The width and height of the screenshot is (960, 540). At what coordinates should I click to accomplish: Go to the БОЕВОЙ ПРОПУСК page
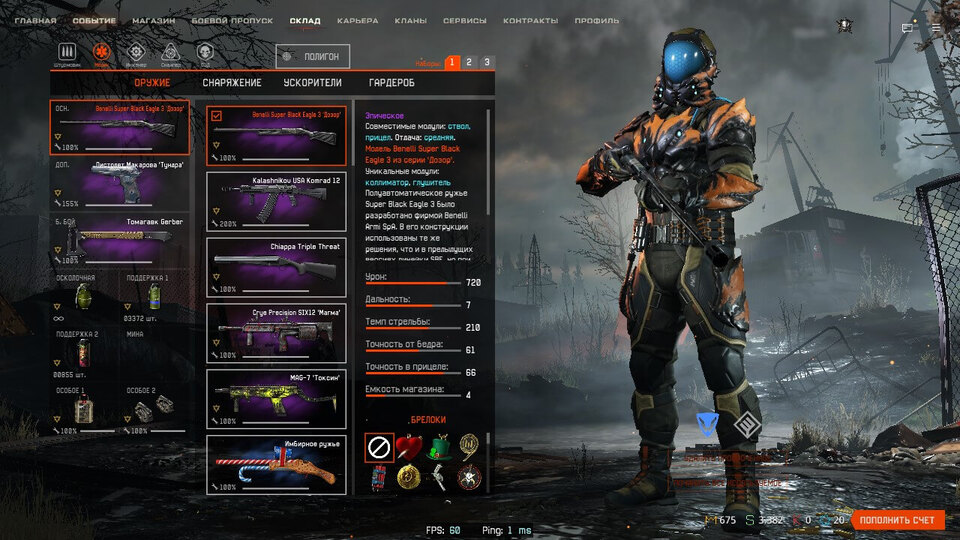click(233, 21)
